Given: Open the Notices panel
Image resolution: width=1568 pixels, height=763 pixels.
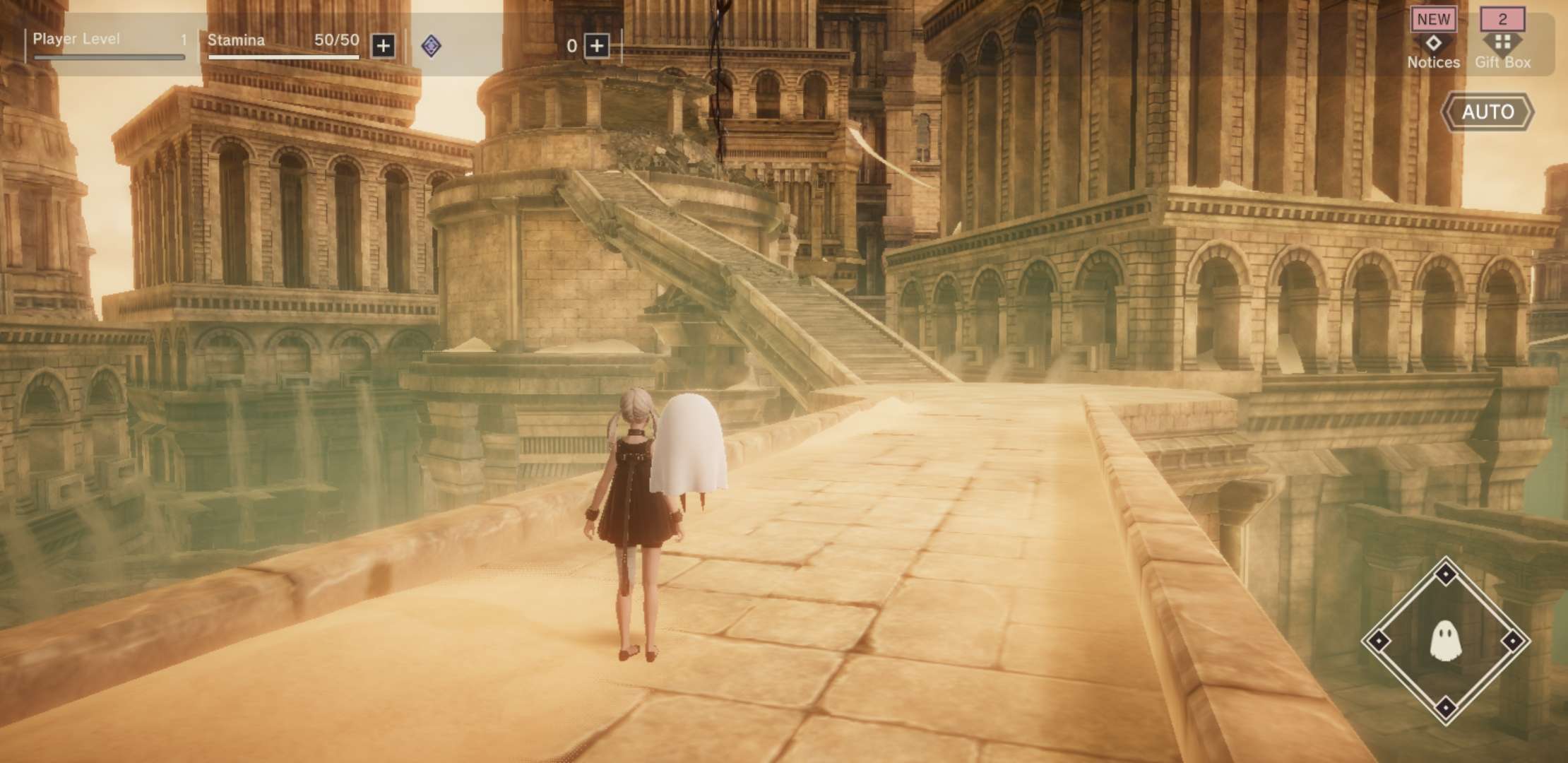Looking at the screenshot, I should pos(1433,42).
